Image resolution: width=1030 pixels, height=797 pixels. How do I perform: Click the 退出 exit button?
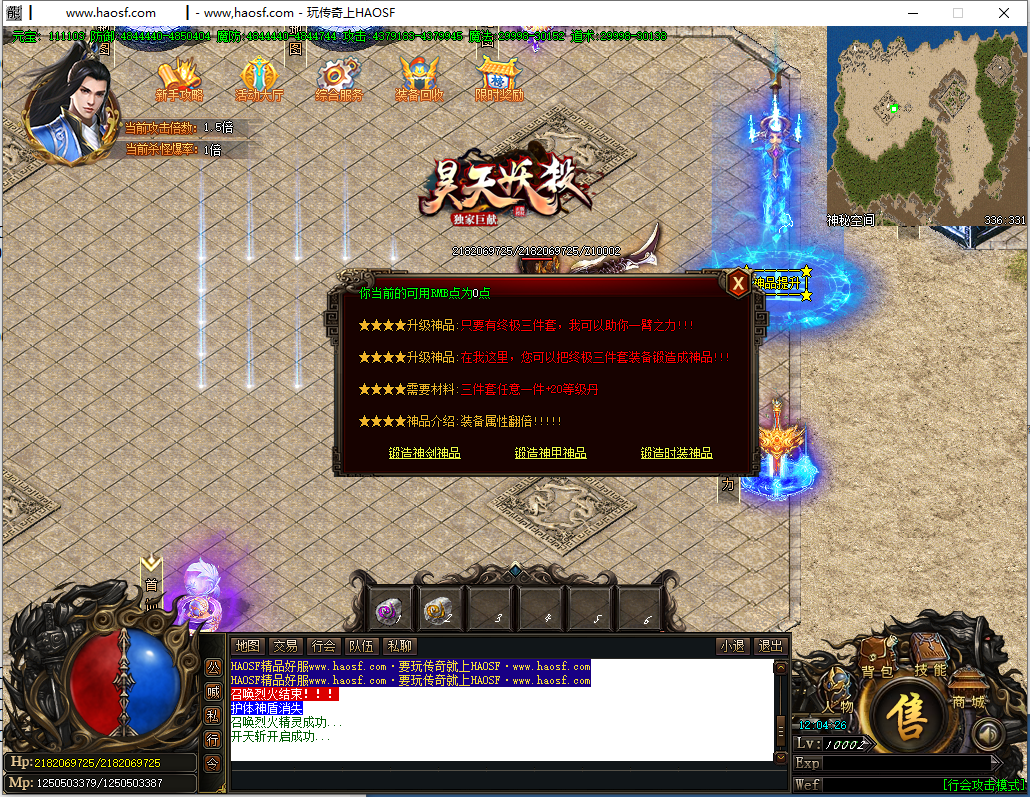(769, 646)
